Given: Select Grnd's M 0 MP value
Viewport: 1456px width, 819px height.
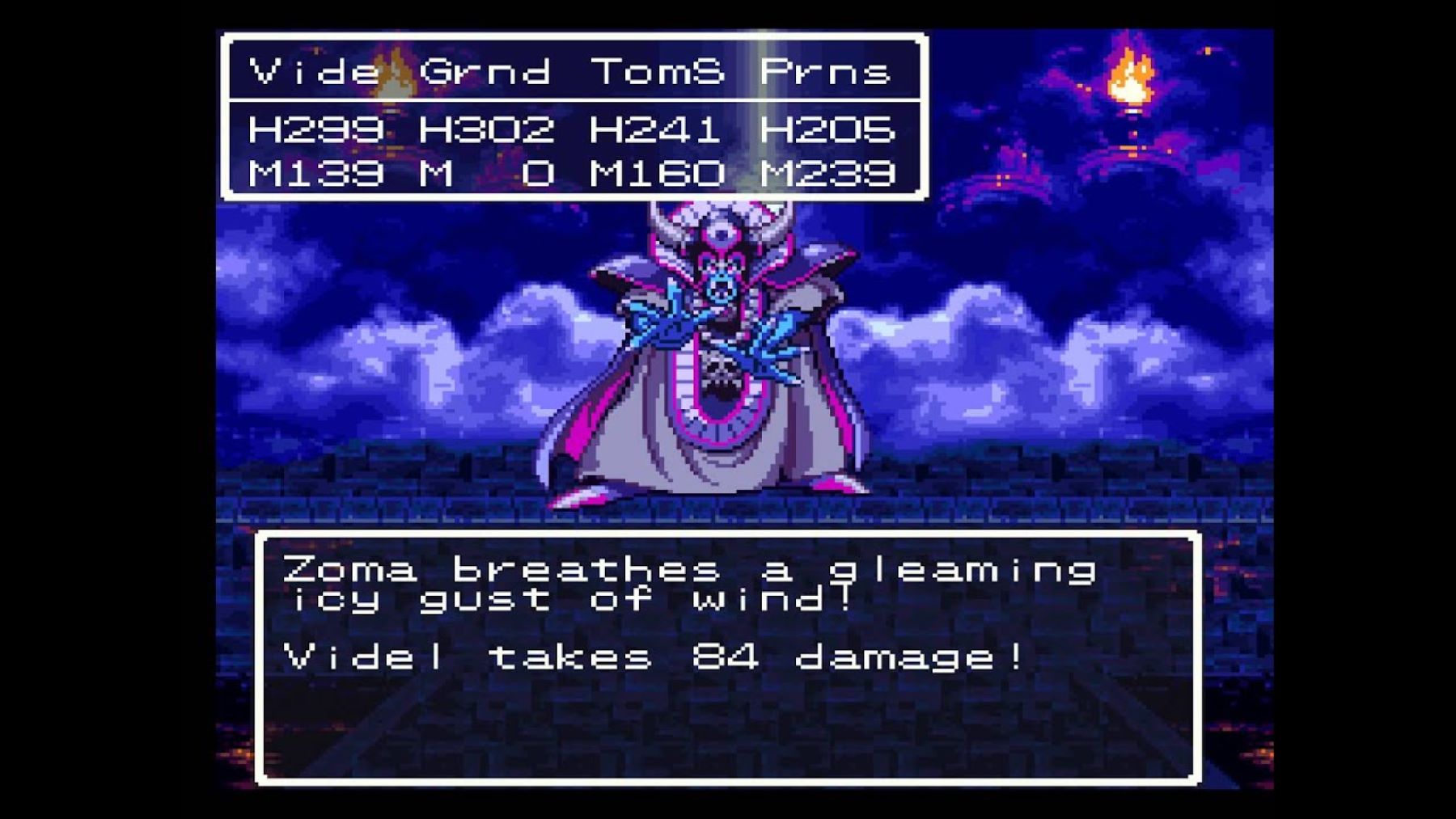Looking at the screenshot, I should tap(485, 172).
